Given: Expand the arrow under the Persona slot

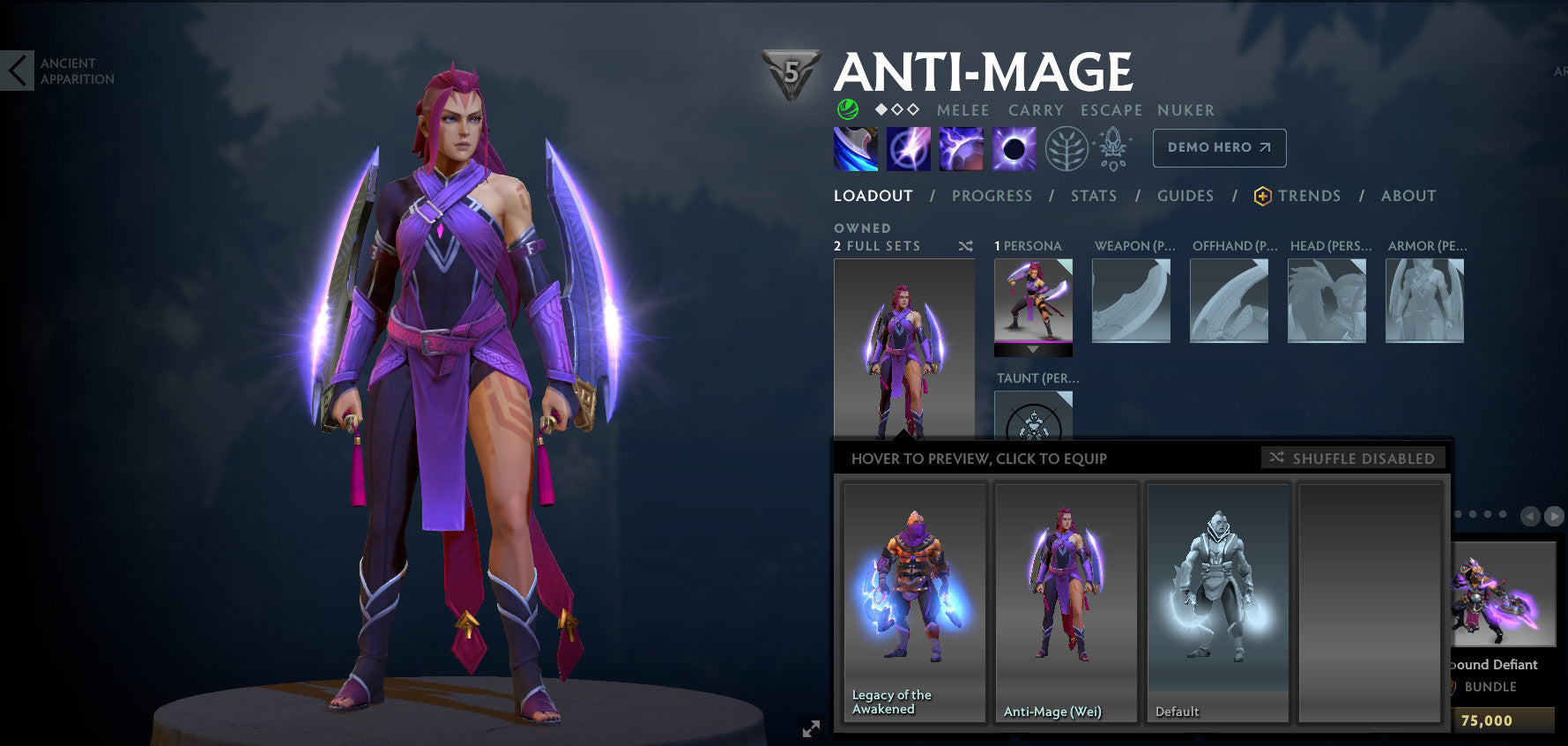Looking at the screenshot, I should click(x=1033, y=349).
